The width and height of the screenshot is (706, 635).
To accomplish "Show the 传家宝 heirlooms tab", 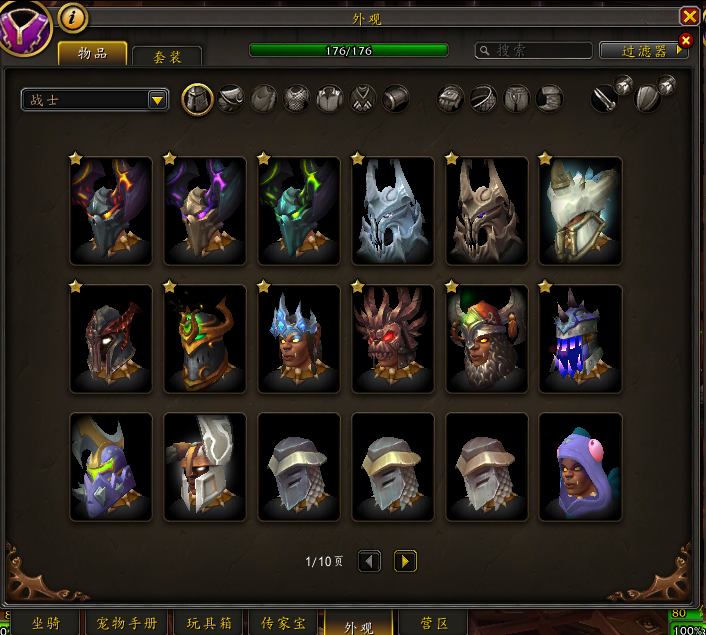I will tap(284, 623).
